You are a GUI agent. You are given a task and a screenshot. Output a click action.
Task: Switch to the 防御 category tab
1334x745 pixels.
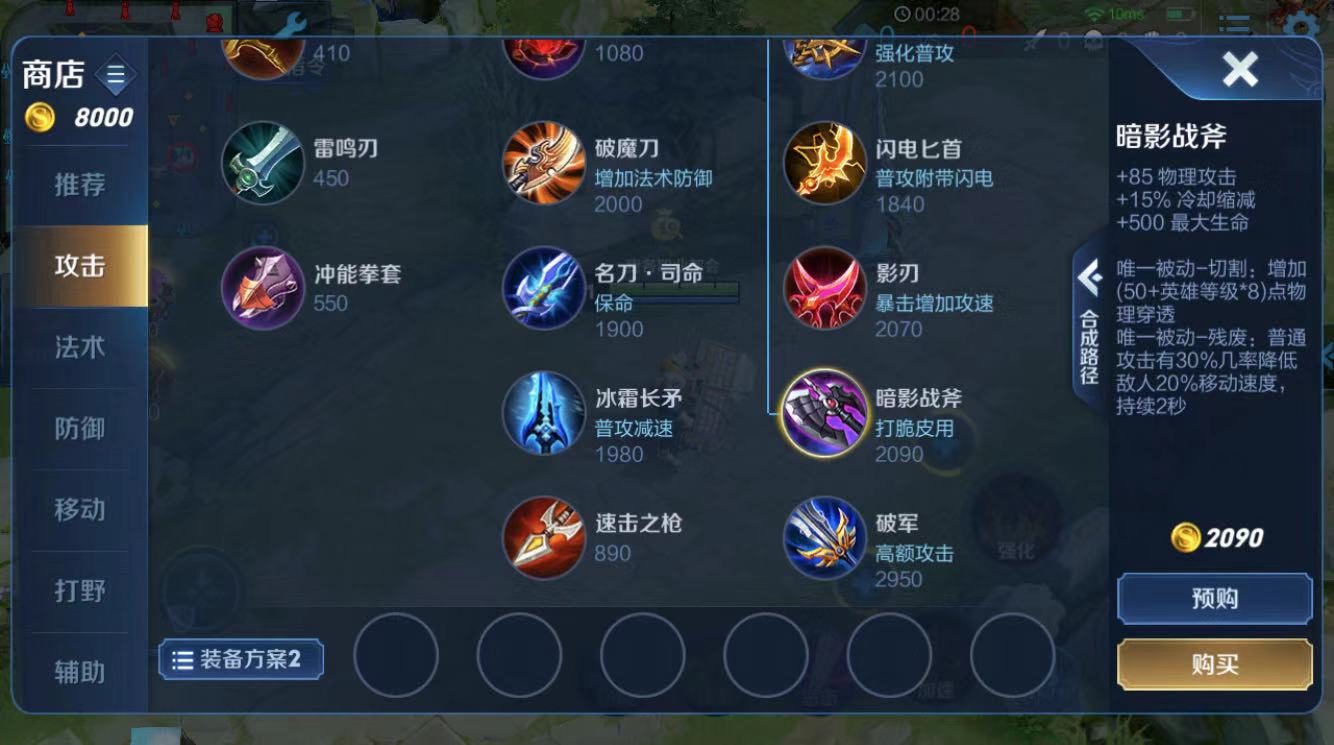coord(78,428)
